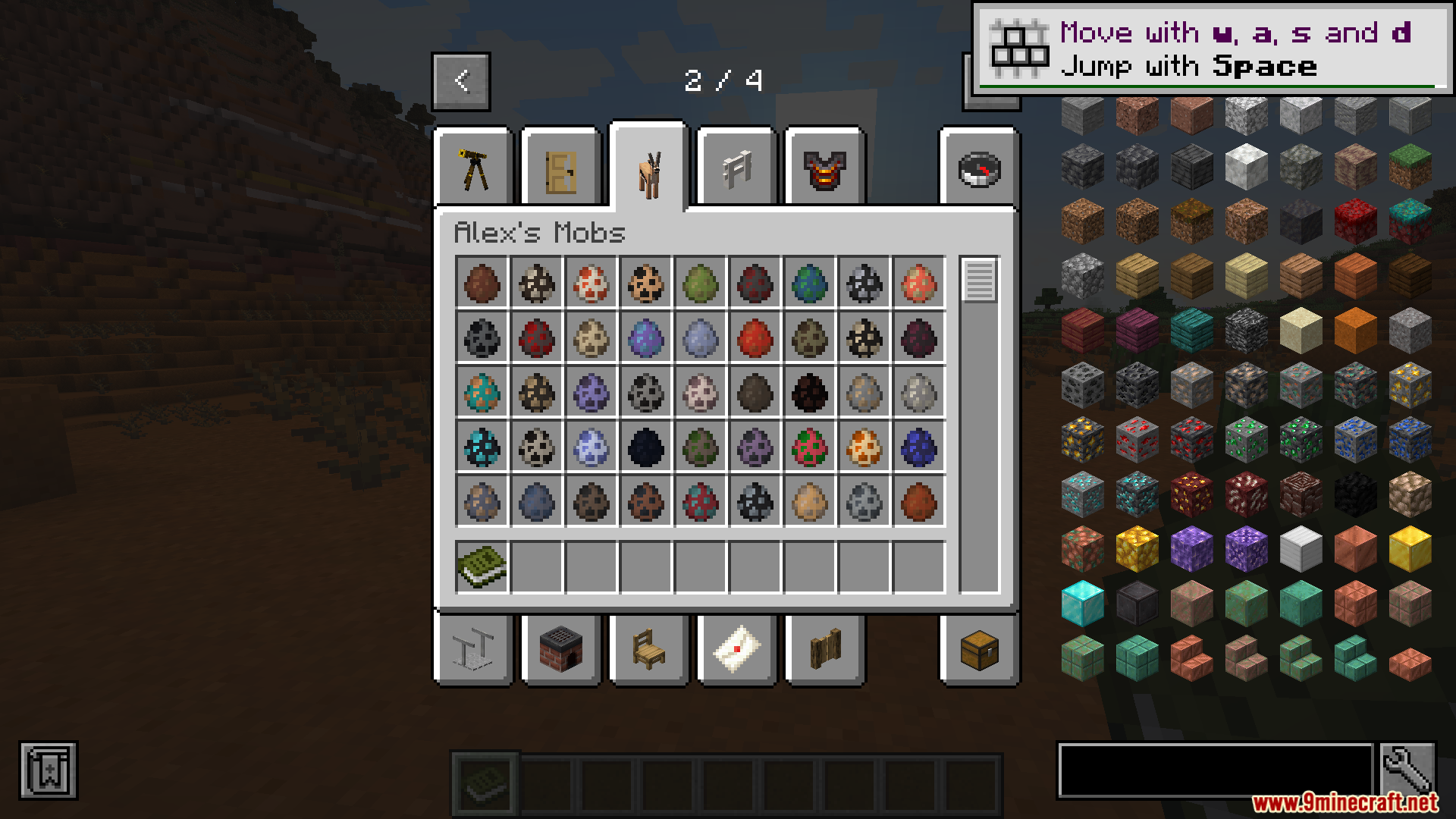Click the creative inventory scrollbar handle
Viewport: 1456px width, 819px height.
point(979,281)
